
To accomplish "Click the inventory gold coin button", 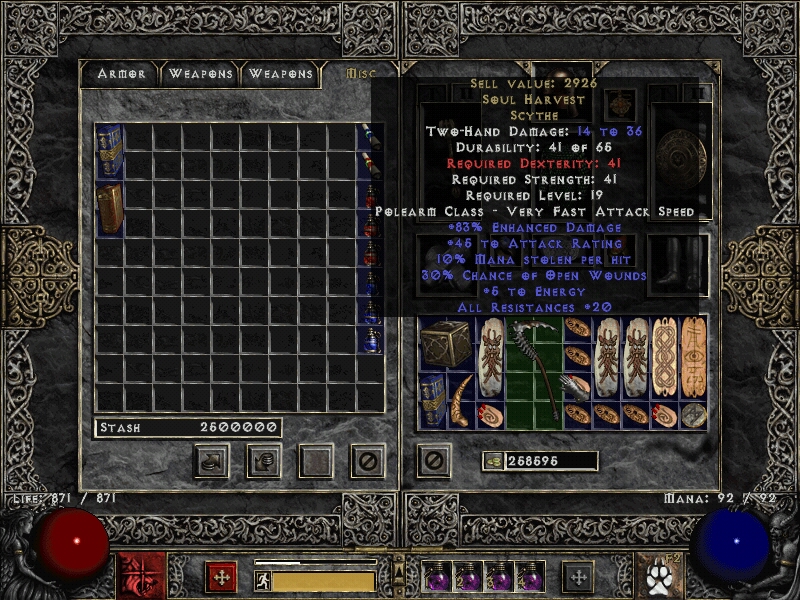I will pos(492,461).
